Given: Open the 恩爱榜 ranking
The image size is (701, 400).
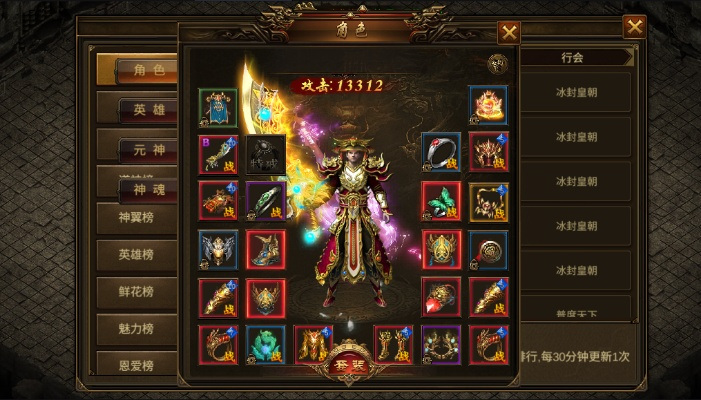Looking at the screenshot, I should 138,364.
